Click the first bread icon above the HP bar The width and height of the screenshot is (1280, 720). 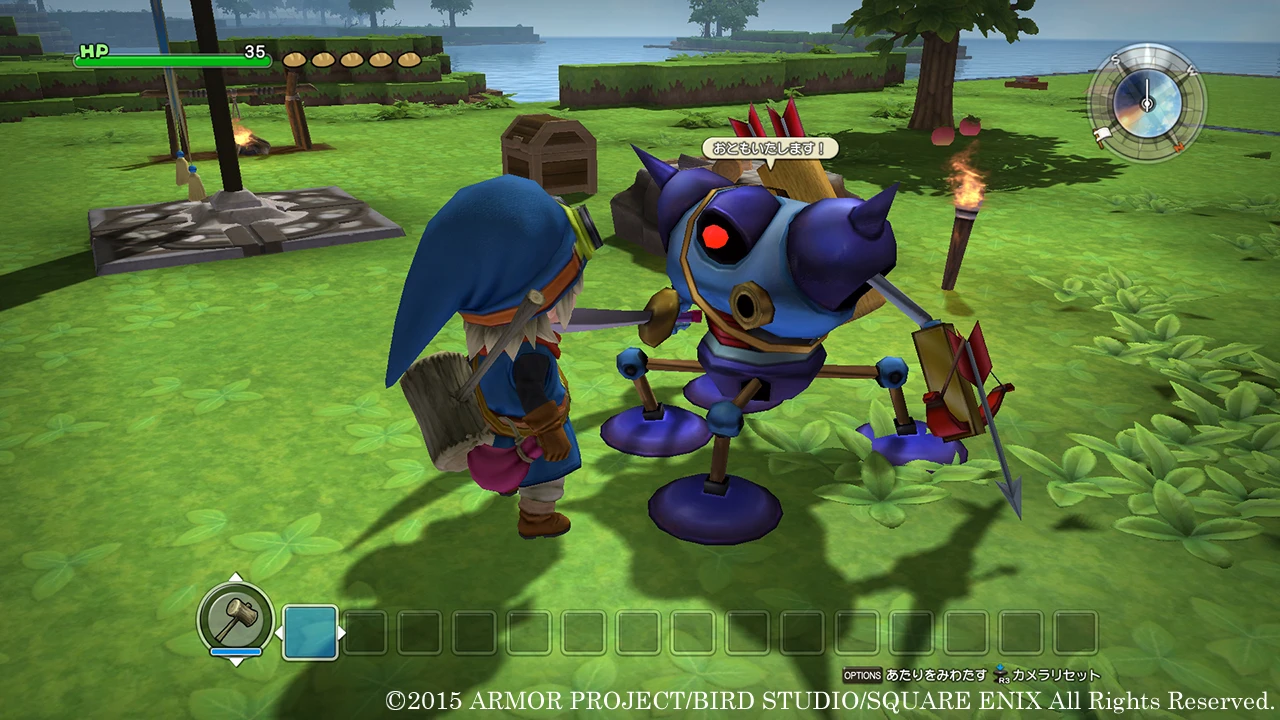pos(293,60)
